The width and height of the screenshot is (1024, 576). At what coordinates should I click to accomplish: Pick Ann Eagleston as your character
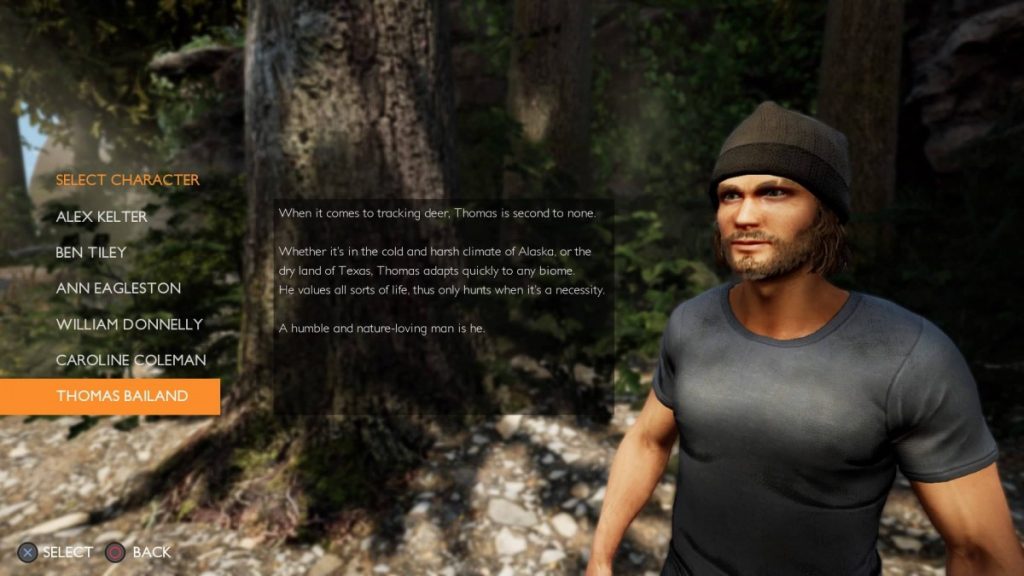click(118, 288)
